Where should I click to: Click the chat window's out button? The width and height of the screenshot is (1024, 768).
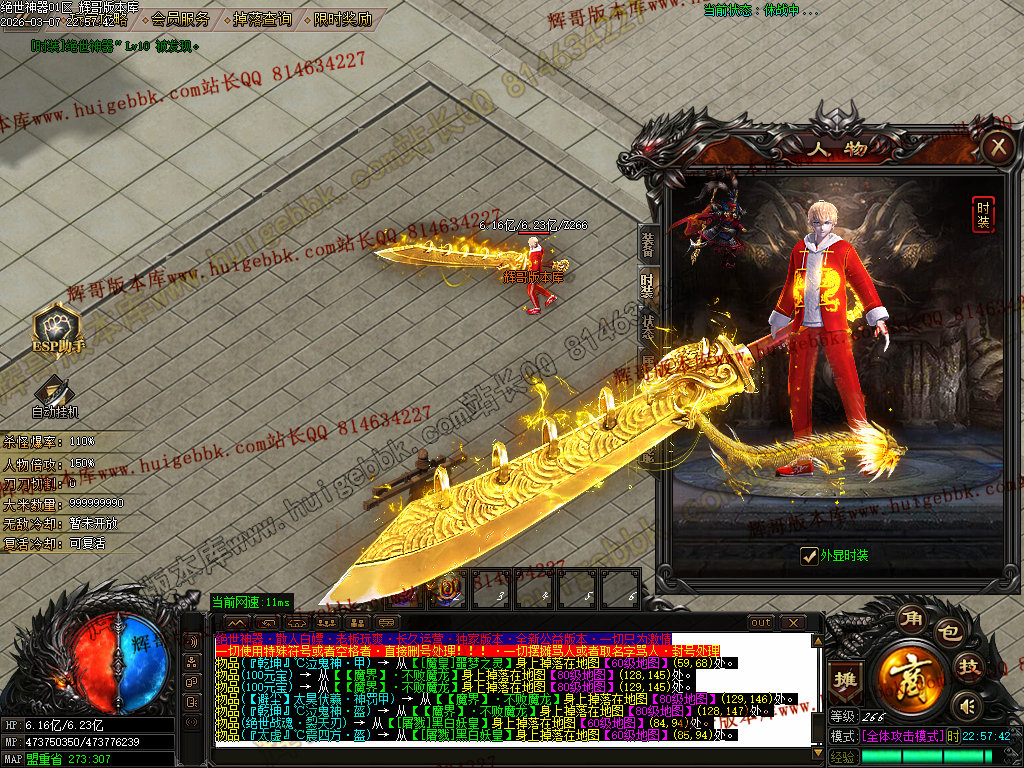(761, 623)
